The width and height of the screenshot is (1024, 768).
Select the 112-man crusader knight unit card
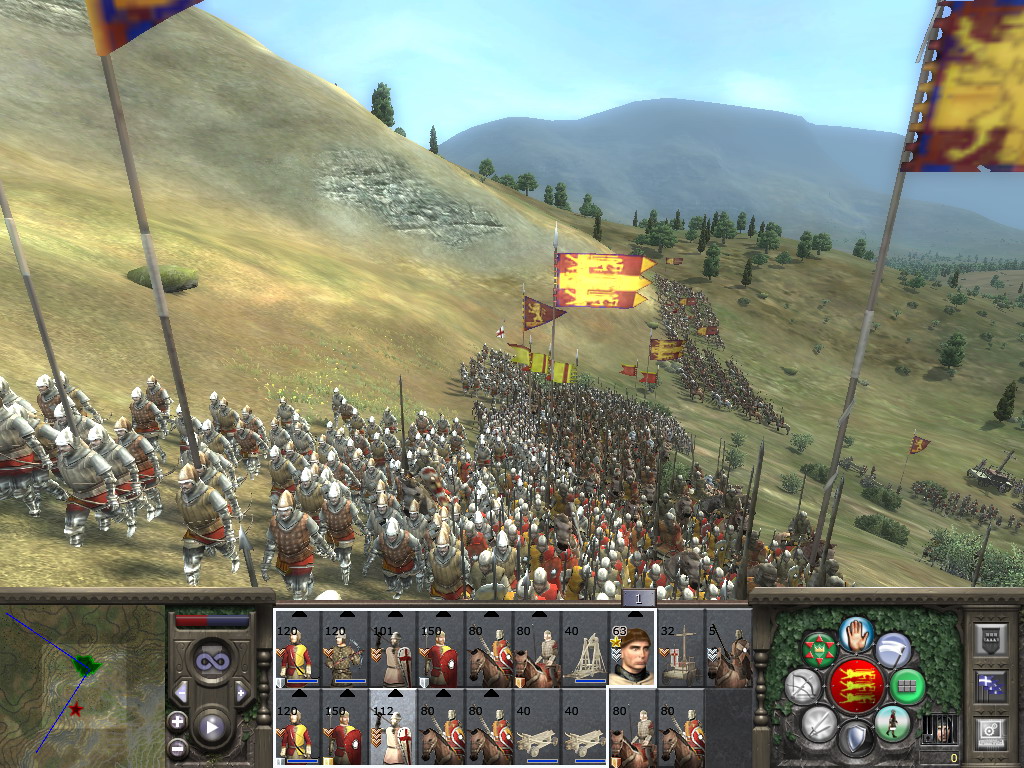coord(394,728)
